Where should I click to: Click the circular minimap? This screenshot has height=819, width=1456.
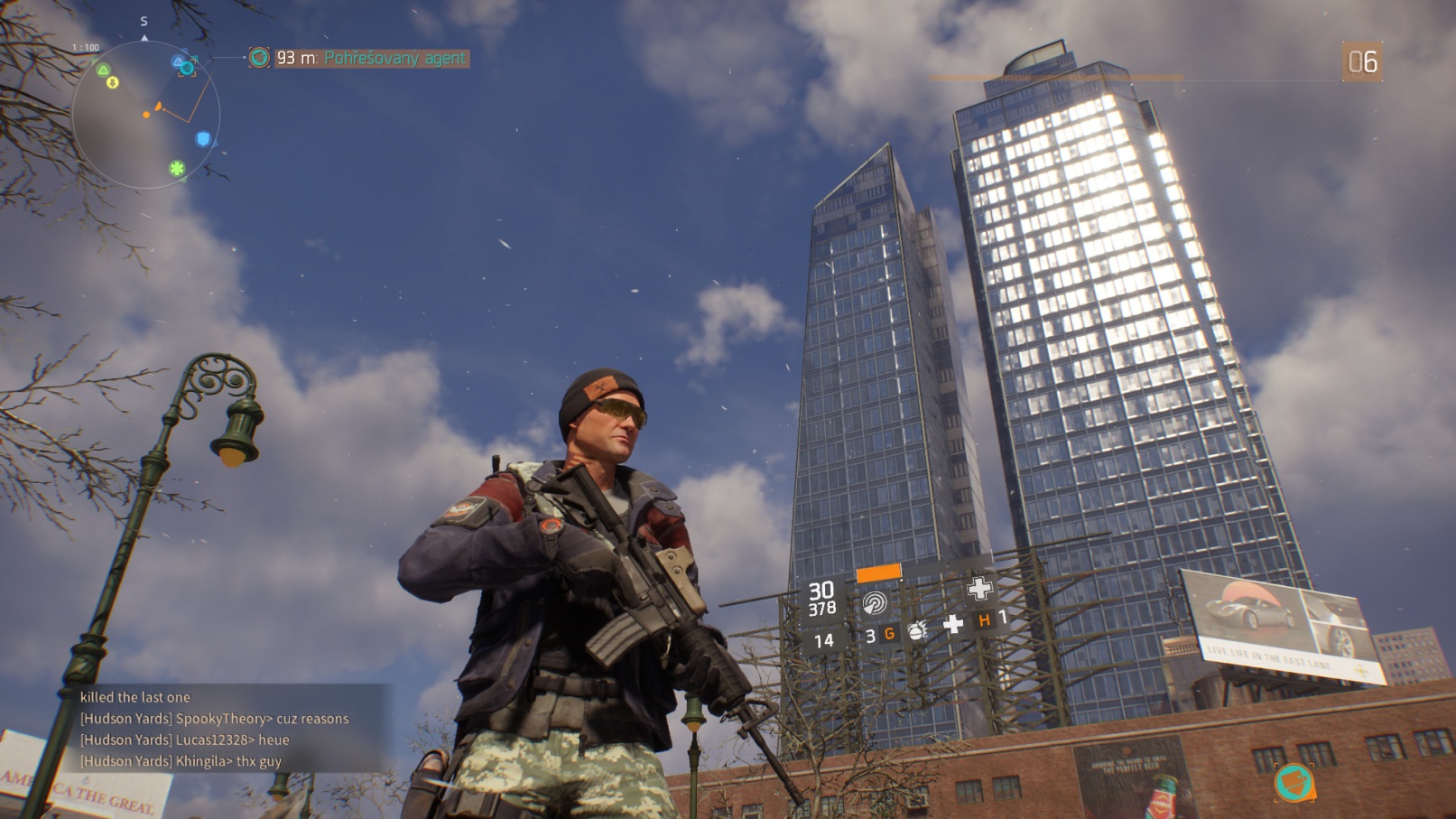[x=145, y=115]
